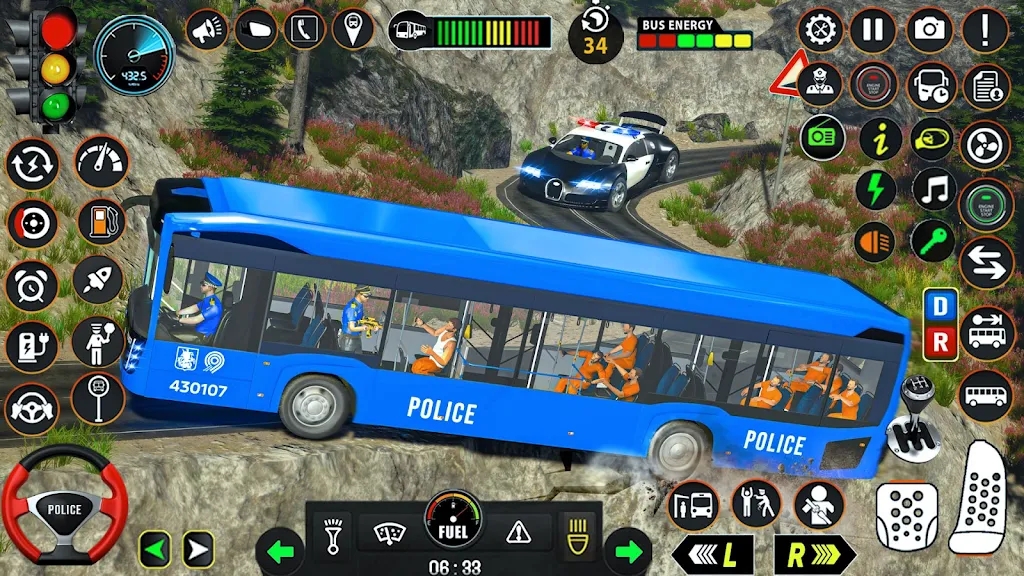Switch on the headlights button
The image size is (1024, 576).
[x=577, y=529]
